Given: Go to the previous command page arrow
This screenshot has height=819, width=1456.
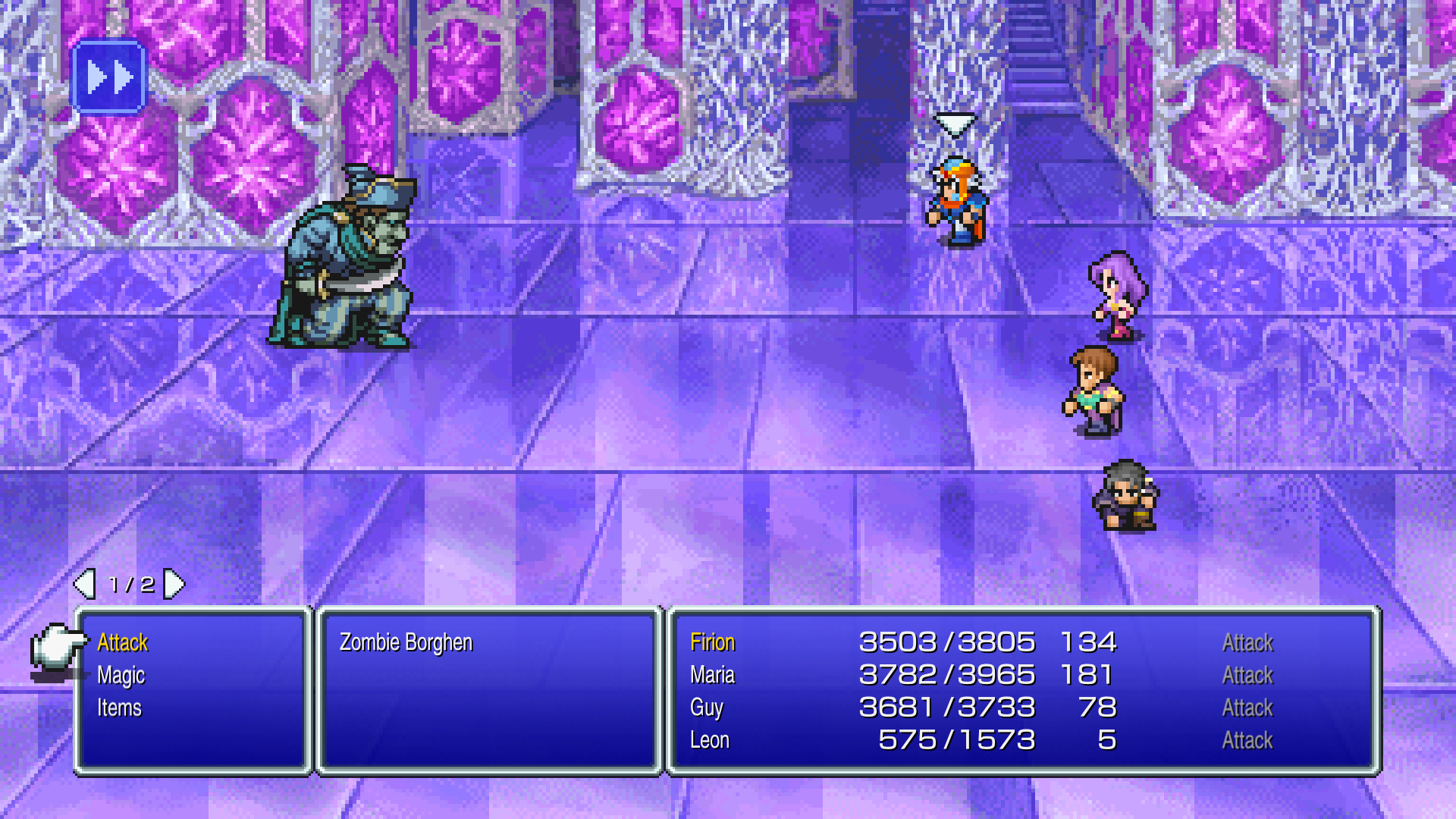Looking at the screenshot, I should pos(84,584).
